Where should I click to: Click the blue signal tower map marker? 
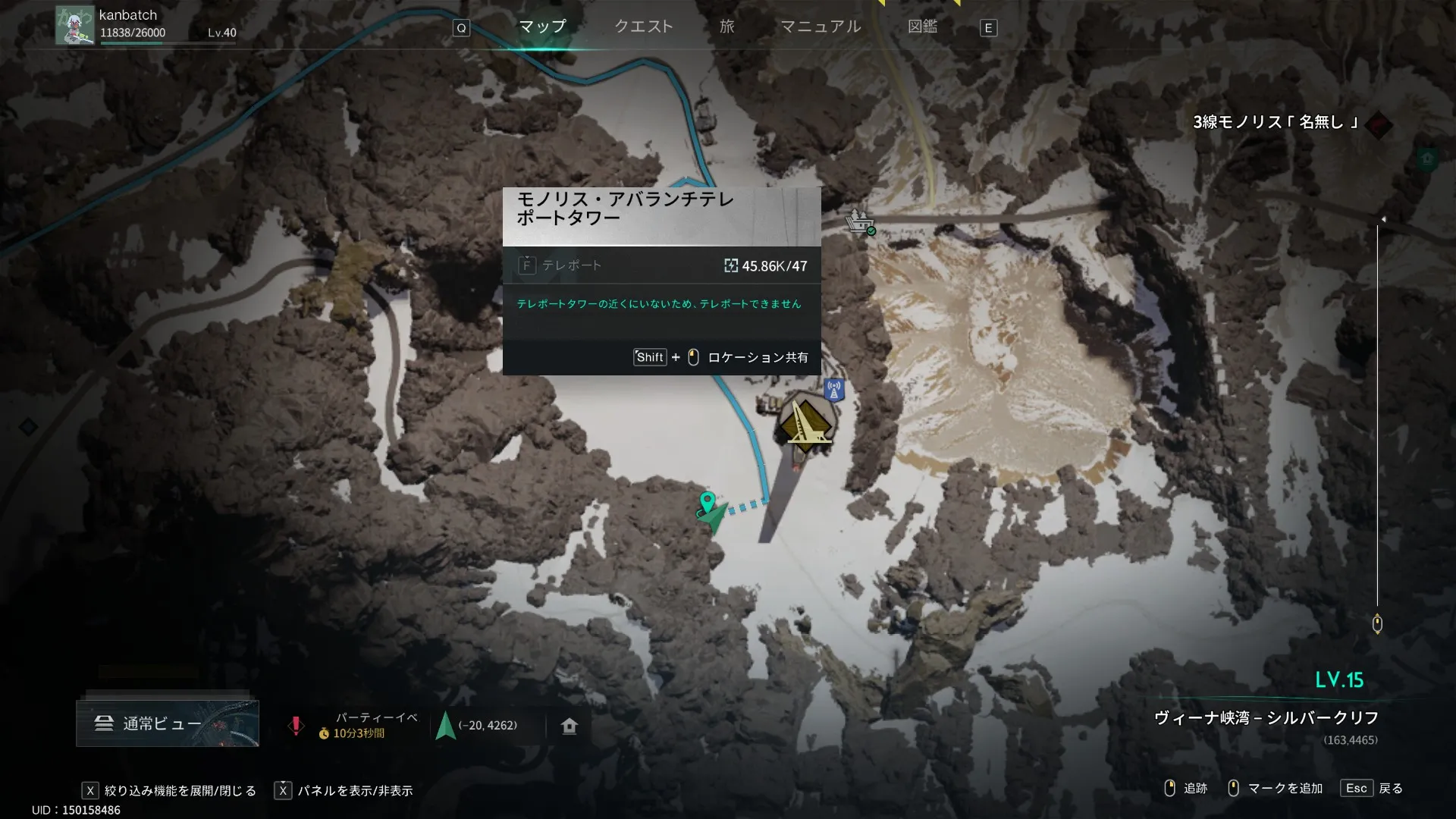pyautogui.click(x=834, y=390)
